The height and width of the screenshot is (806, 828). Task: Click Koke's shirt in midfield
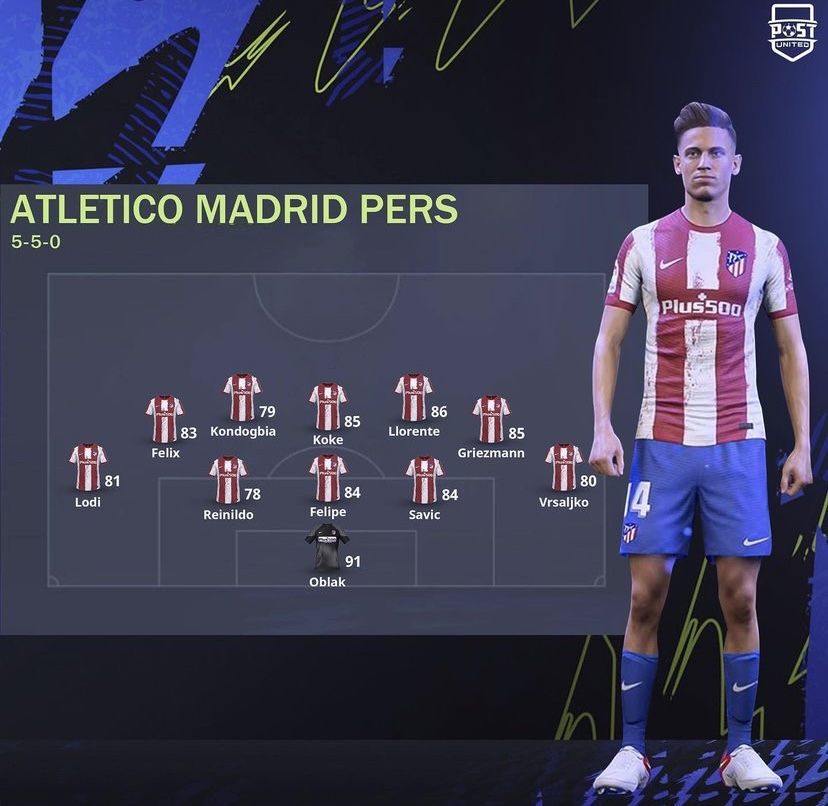tap(327, 407)
